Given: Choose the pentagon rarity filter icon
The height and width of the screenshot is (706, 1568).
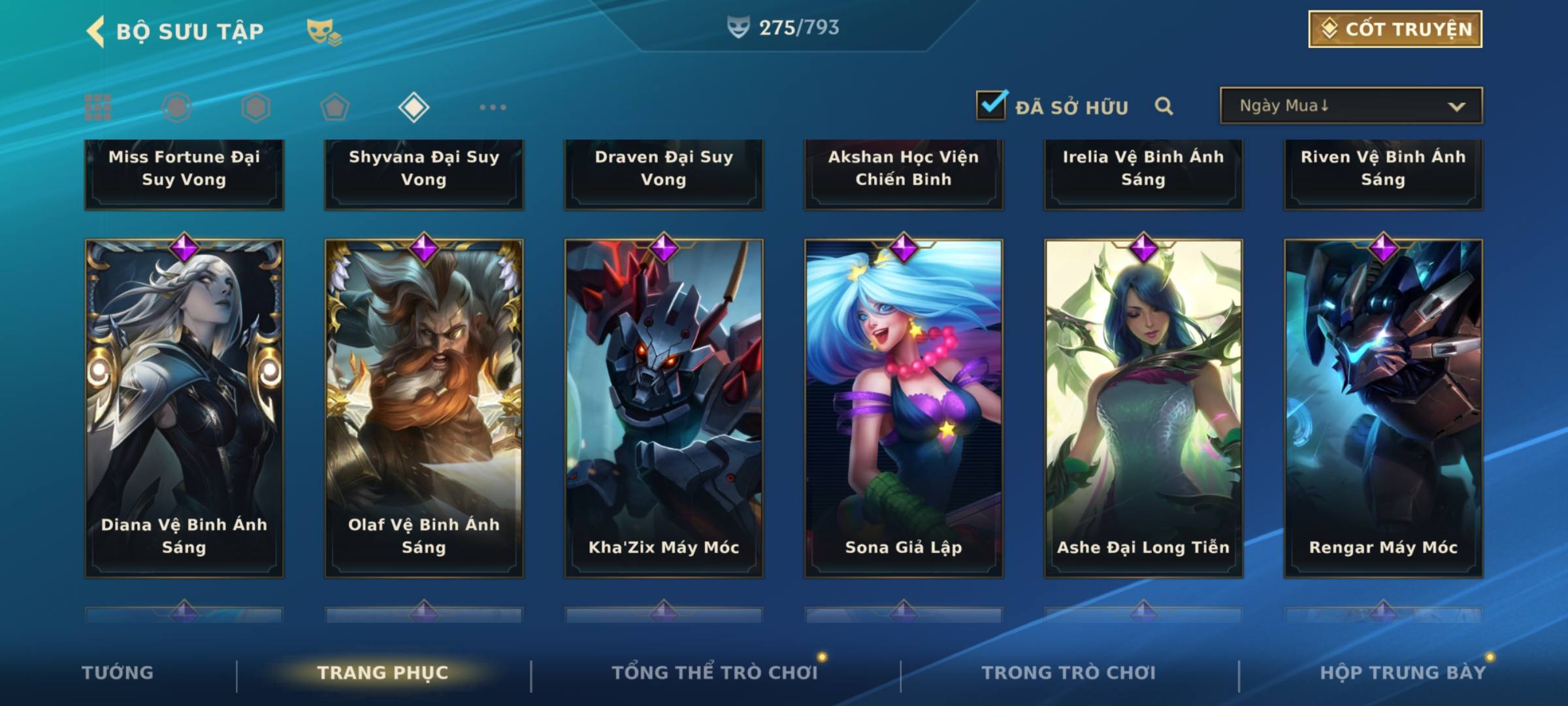Looking at the screenshot, I should pyautogui.click(x=335, y=107).
